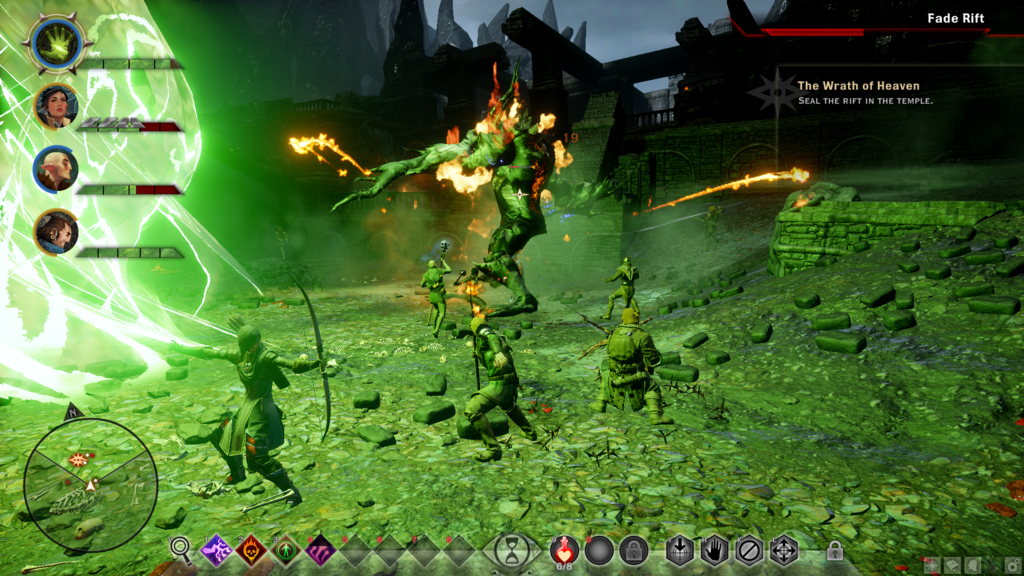1024x576 pixels.
Task: Issue the down-arrow shield party command
Action: coord(680,549)
